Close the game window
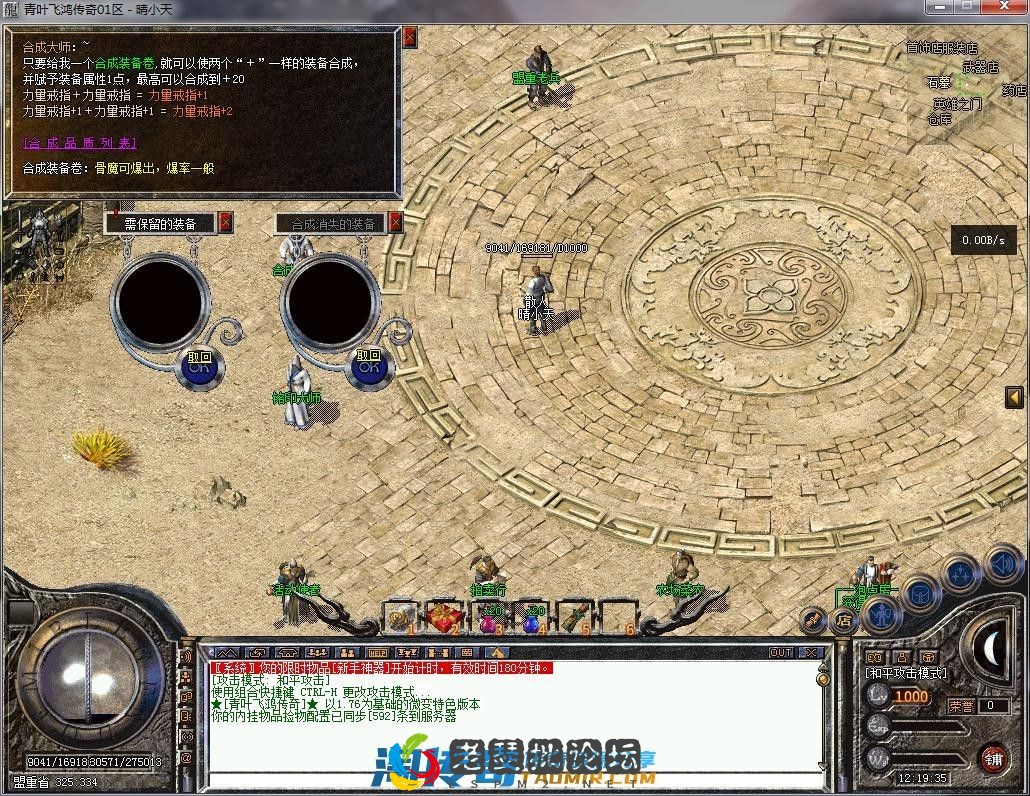1030x796 pixels. [1004, 7]
